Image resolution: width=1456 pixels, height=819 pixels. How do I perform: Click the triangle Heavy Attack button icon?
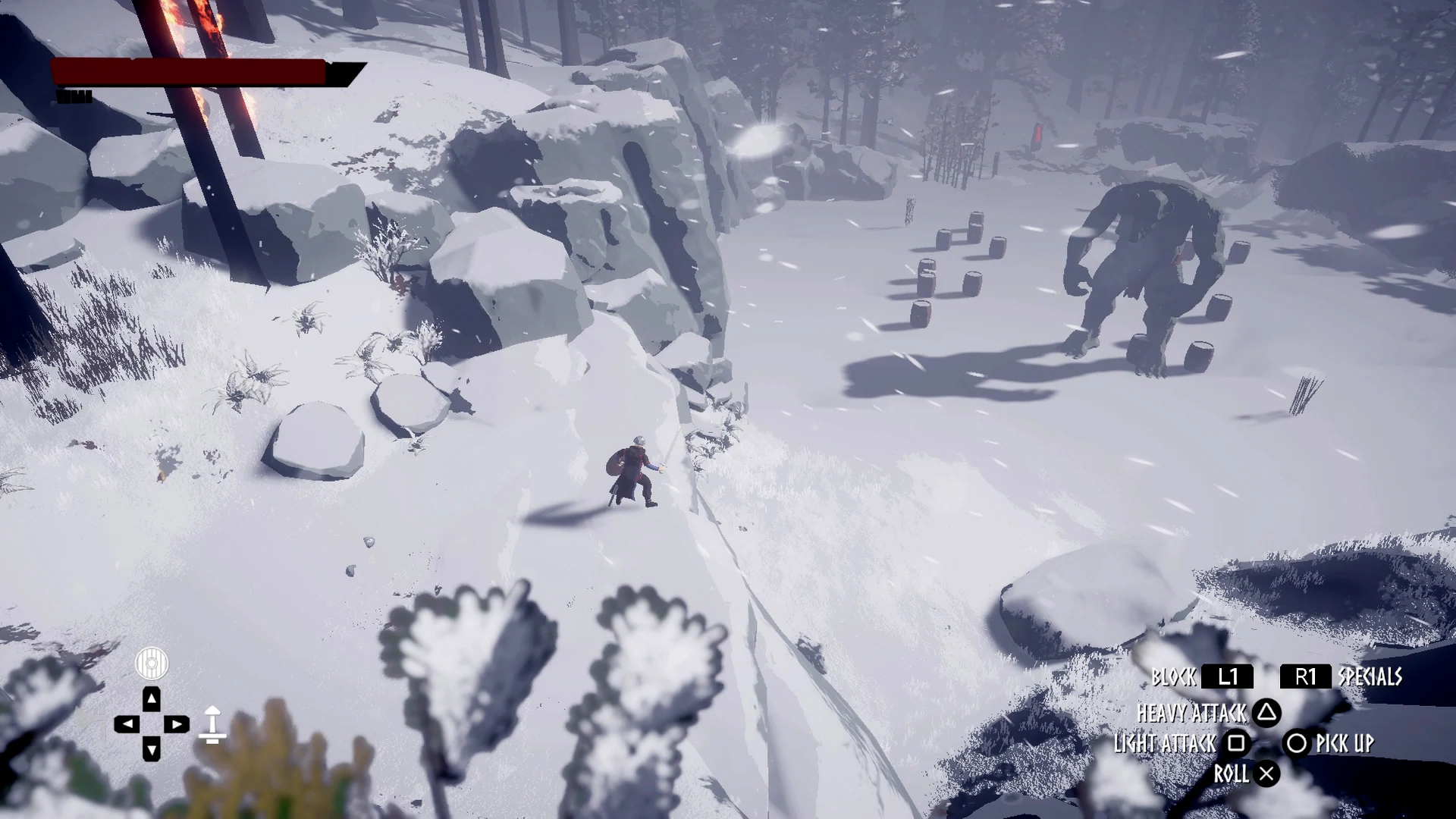[x=1268, y=714]
